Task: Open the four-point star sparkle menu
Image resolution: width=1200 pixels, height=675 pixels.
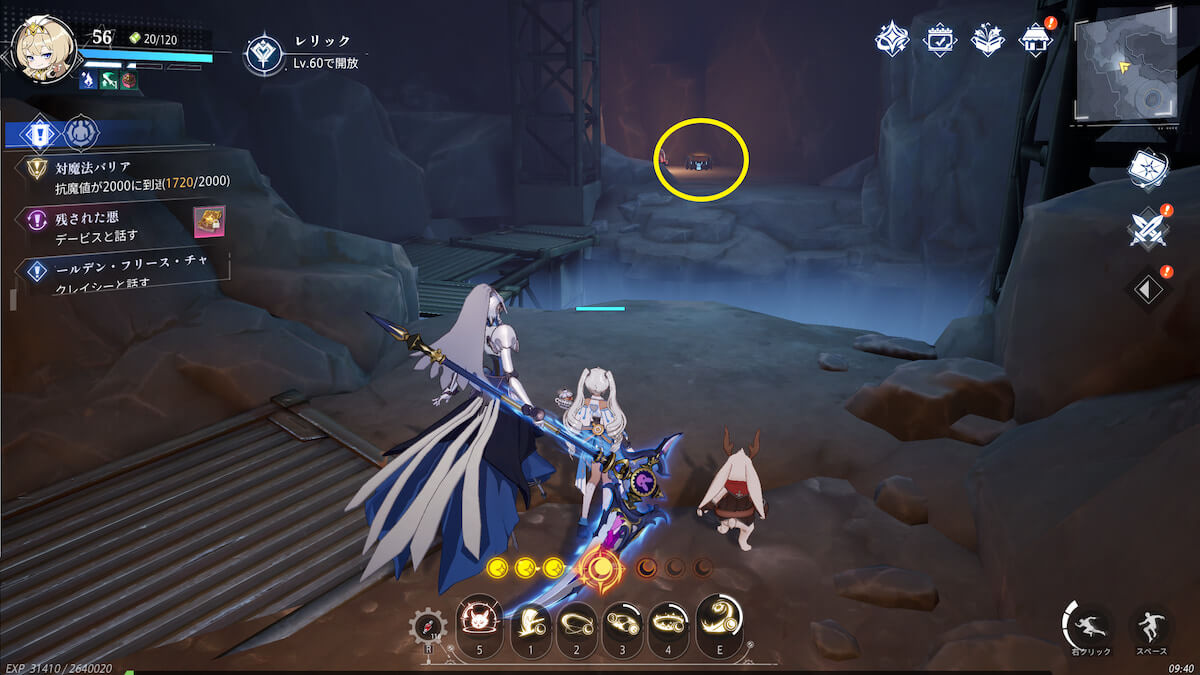Action: tap(891, 39)
